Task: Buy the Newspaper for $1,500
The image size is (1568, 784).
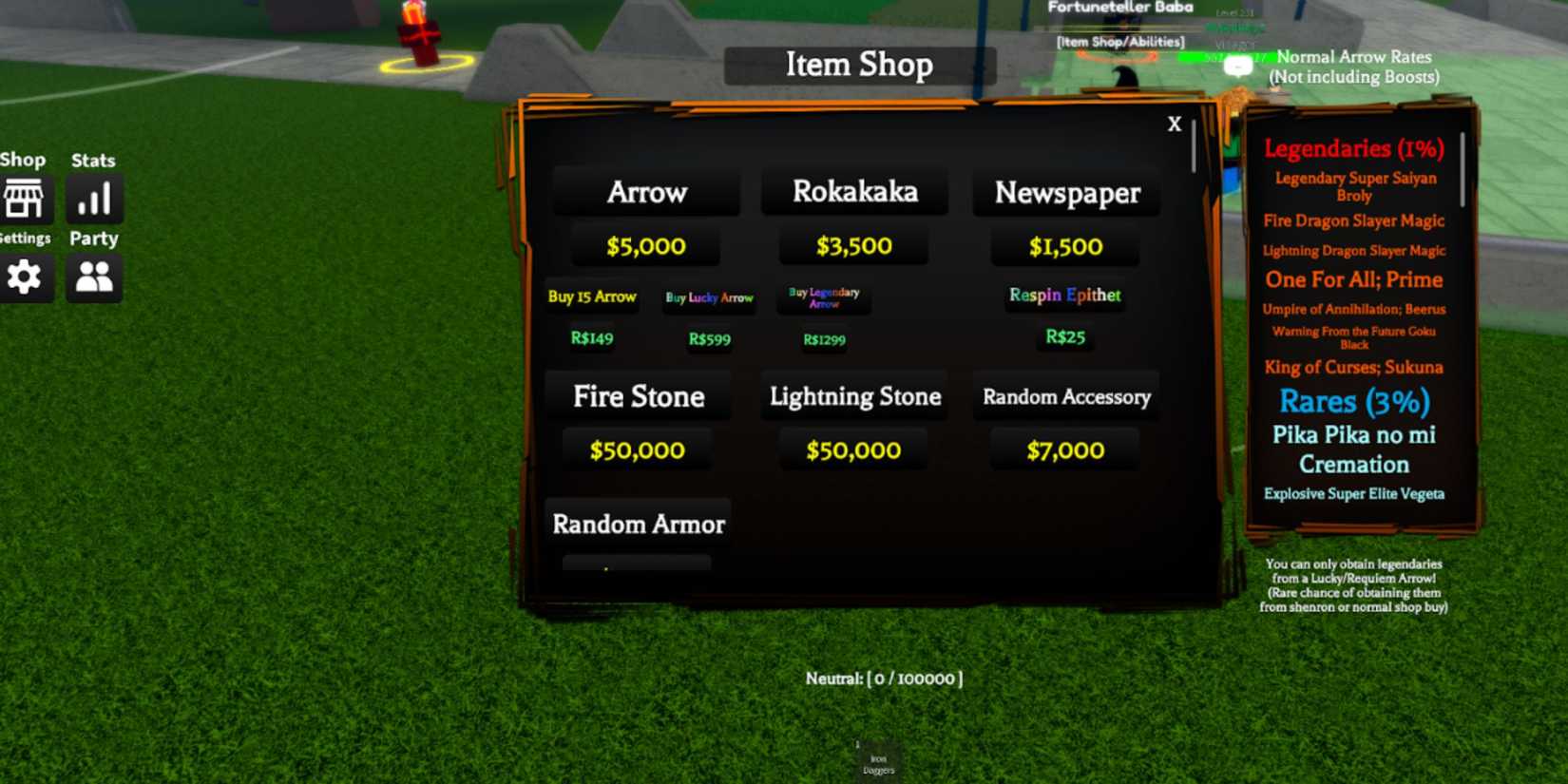Action: click(1065, 245)
